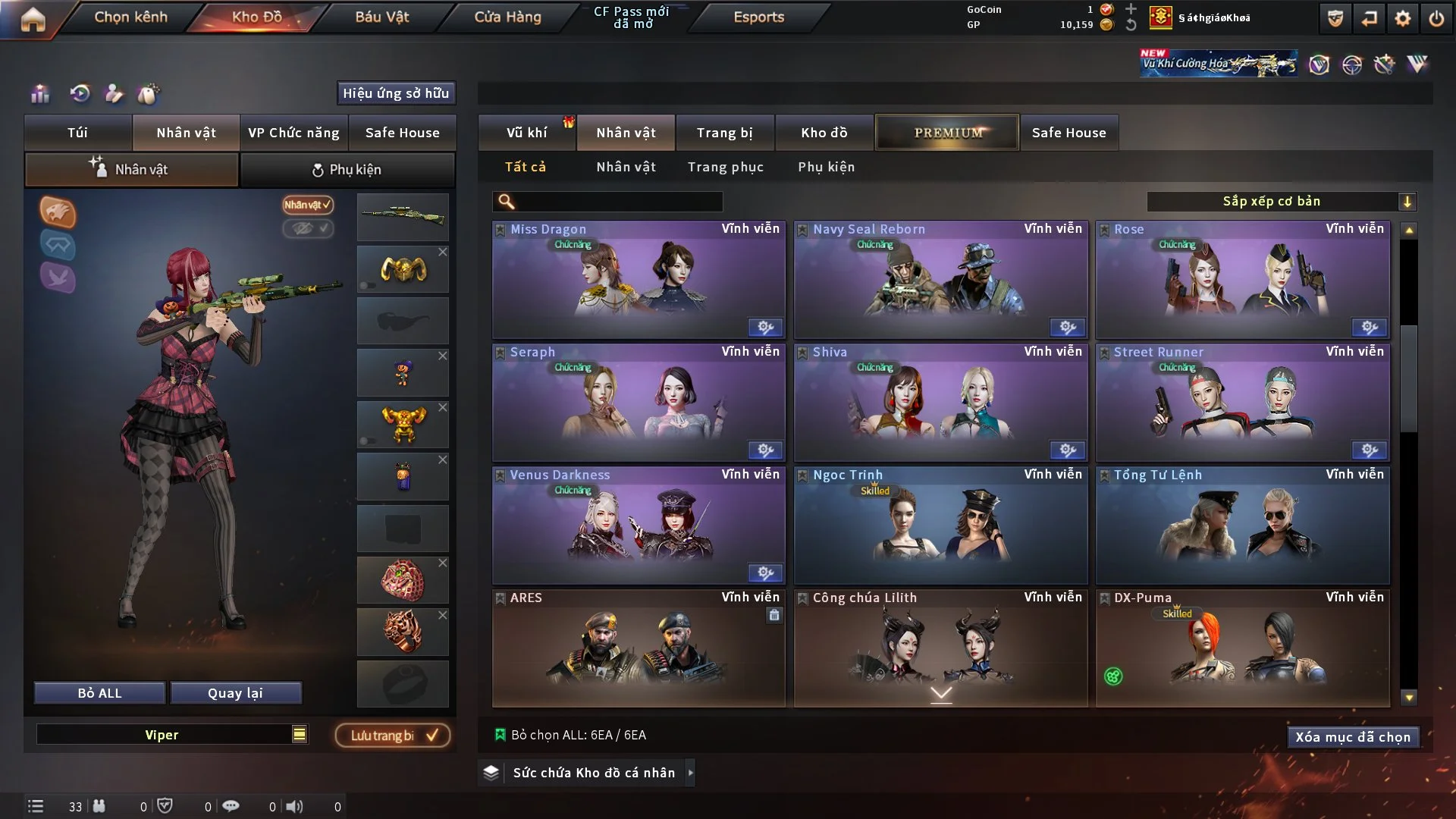Click the green Bỏ chọn ALL checkbox
Viewport: 1456px width, 819px height.
(501, 734)
